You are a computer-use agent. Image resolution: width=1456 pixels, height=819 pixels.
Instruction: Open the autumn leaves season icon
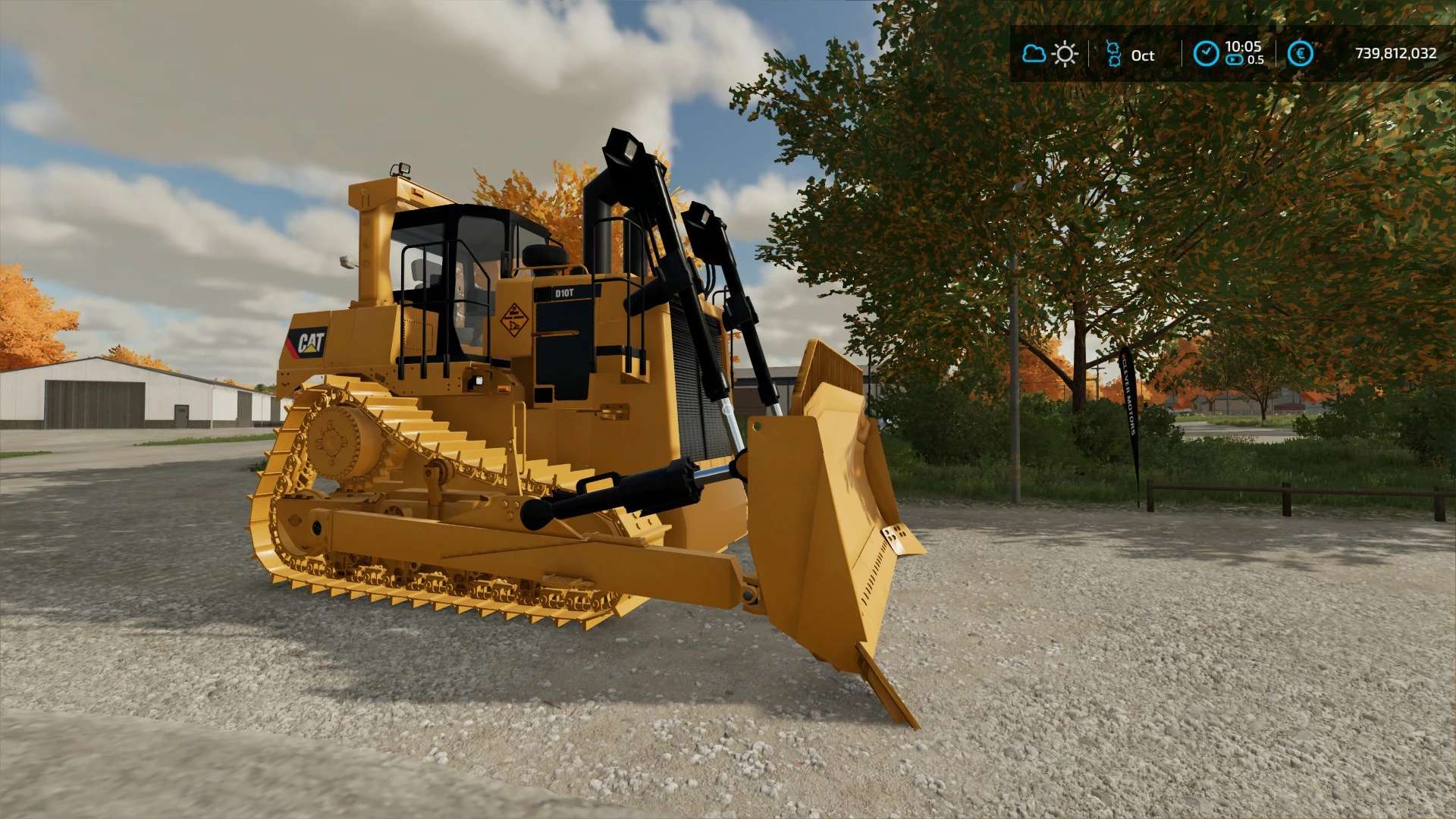[x=1113, y=54]
